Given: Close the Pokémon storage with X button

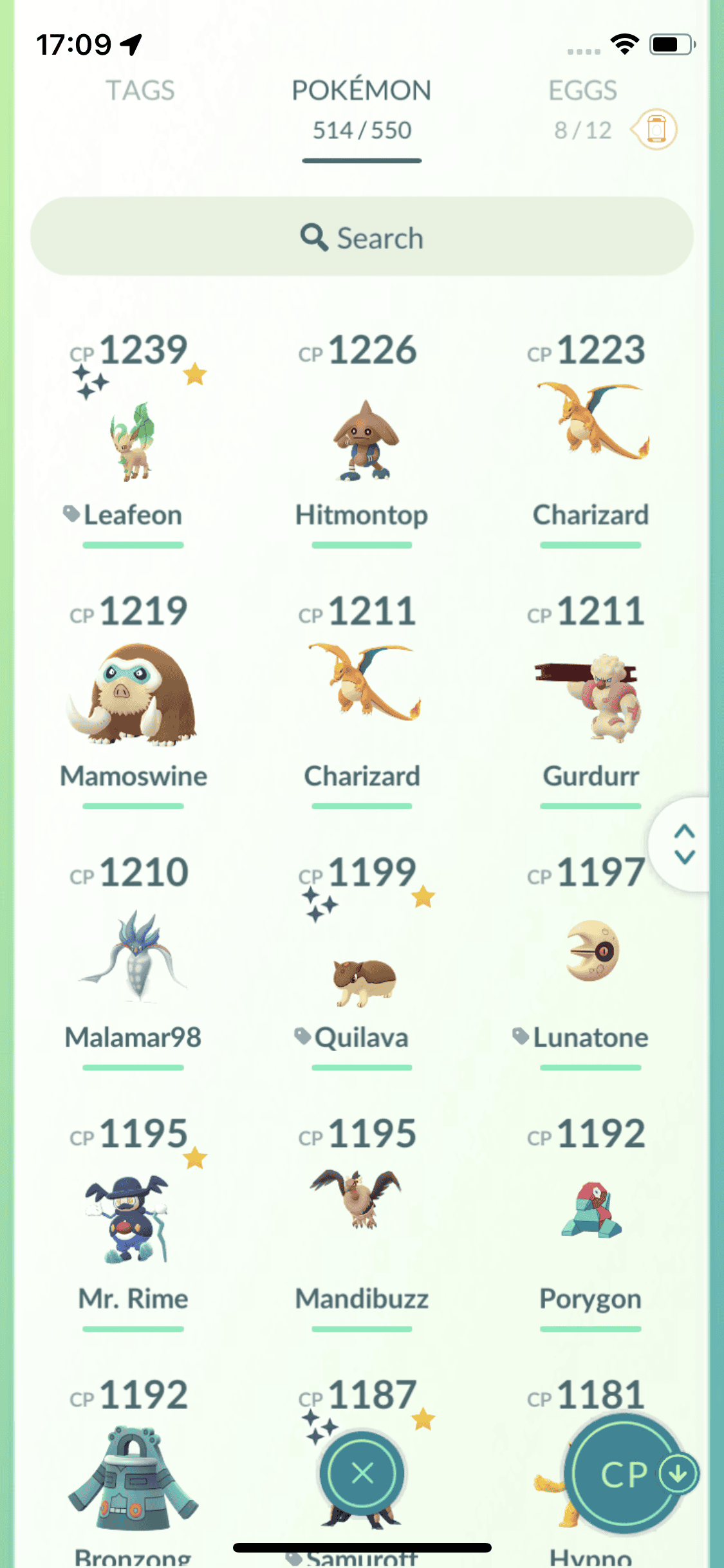Looking at the screenshot, I should (x=362, y=1473).
